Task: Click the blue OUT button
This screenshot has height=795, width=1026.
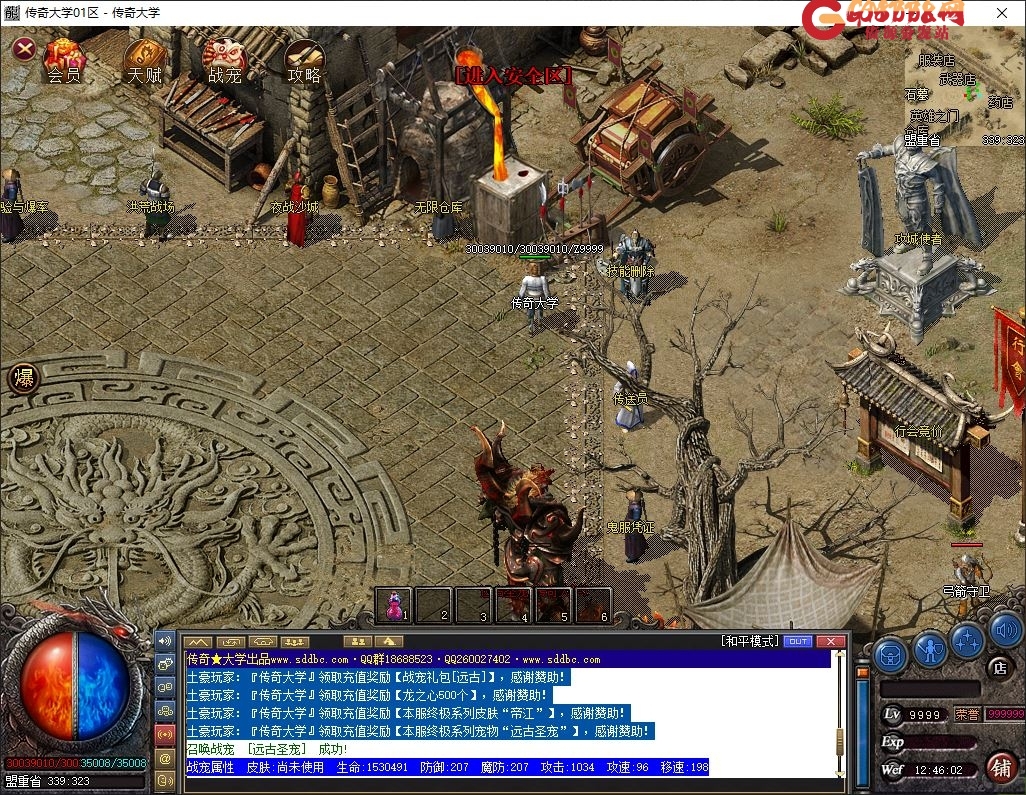Action: coord(797,641)
